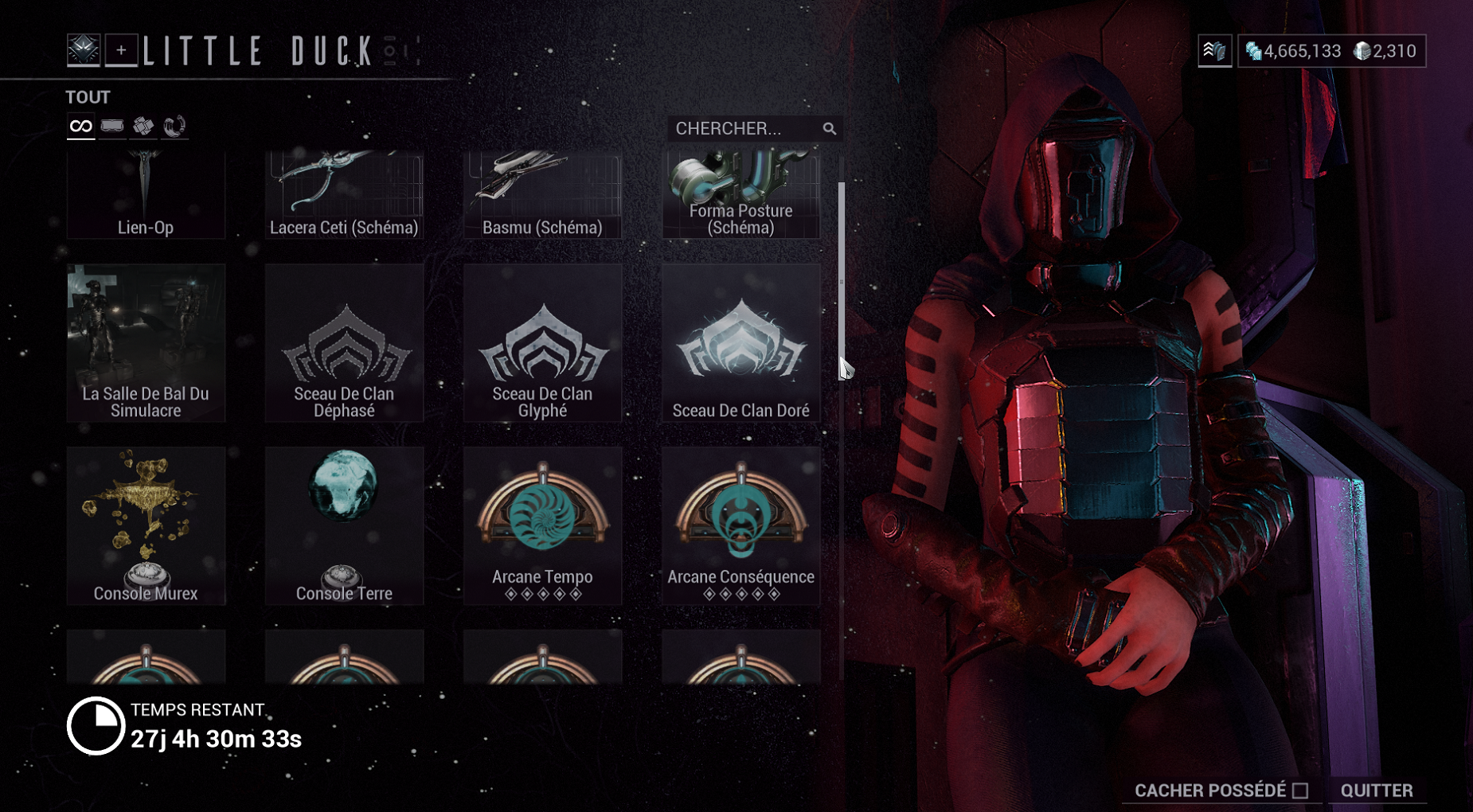Screen dimensions: 1473x812
Task: Select the arcane filter icon
Action: point(174,126)
